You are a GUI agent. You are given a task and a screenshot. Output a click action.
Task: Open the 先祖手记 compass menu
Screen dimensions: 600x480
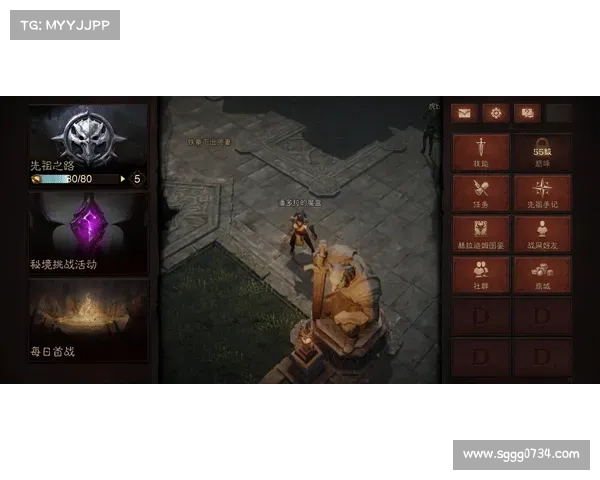542,193
